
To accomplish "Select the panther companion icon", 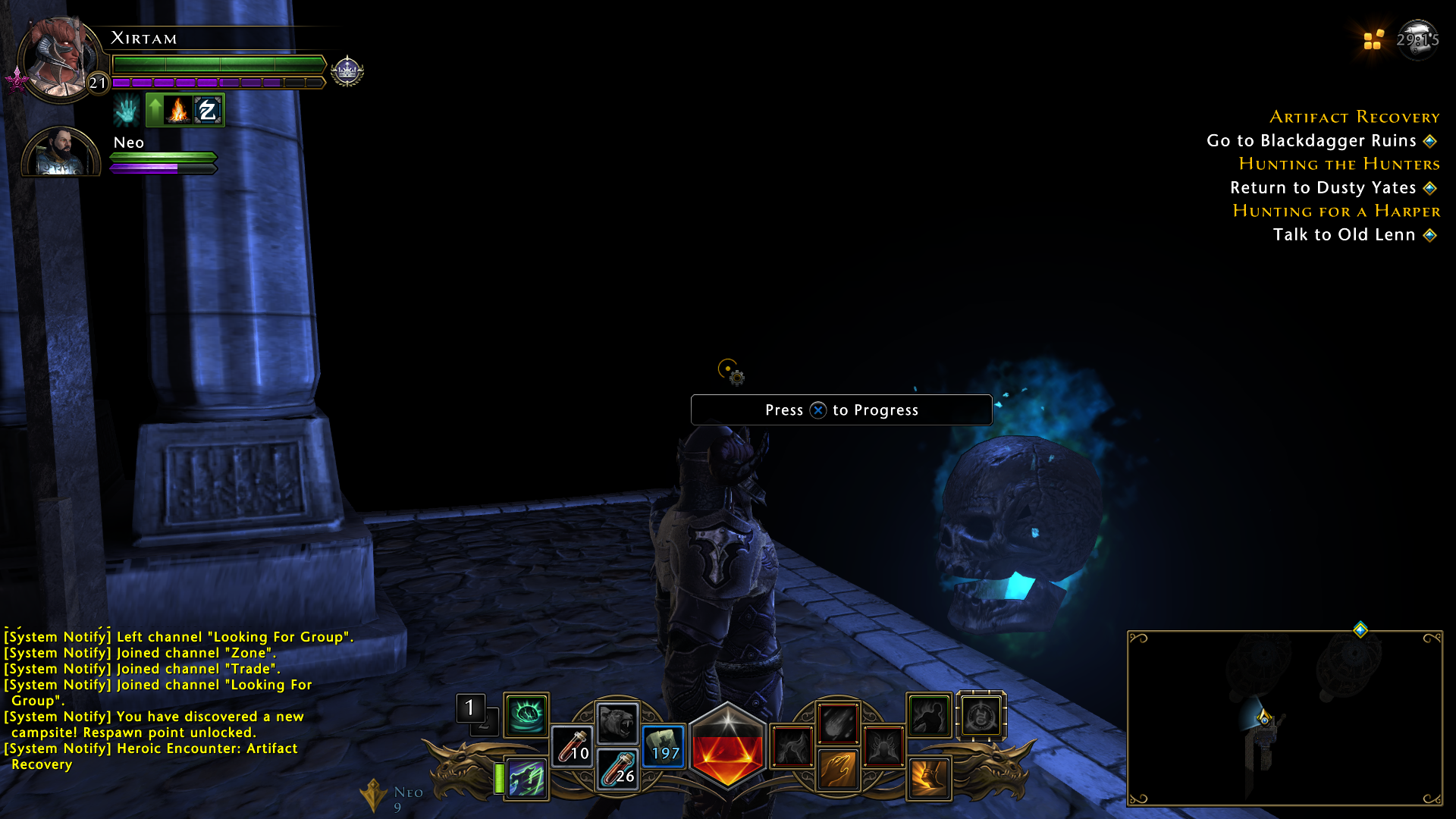I will click(x=618, y=720).
